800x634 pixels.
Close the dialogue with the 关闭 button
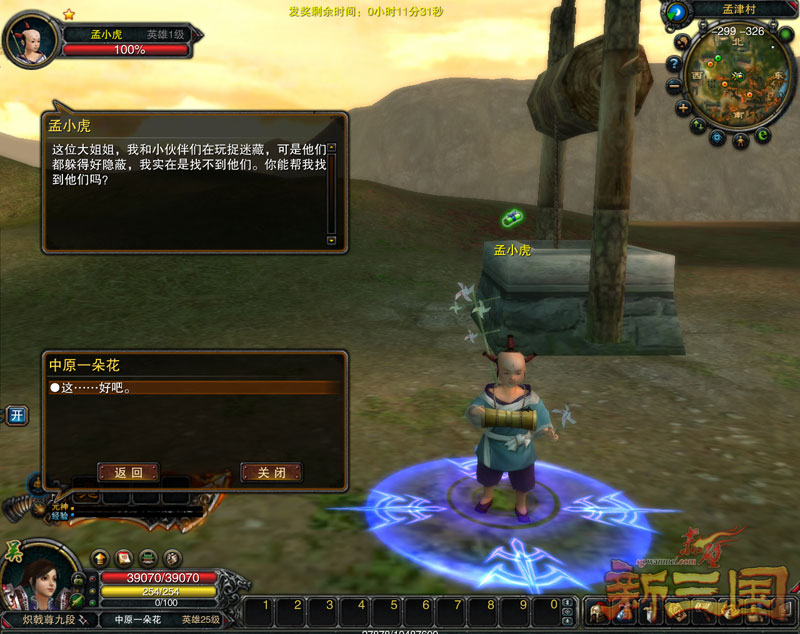click(x=271, y=472)
